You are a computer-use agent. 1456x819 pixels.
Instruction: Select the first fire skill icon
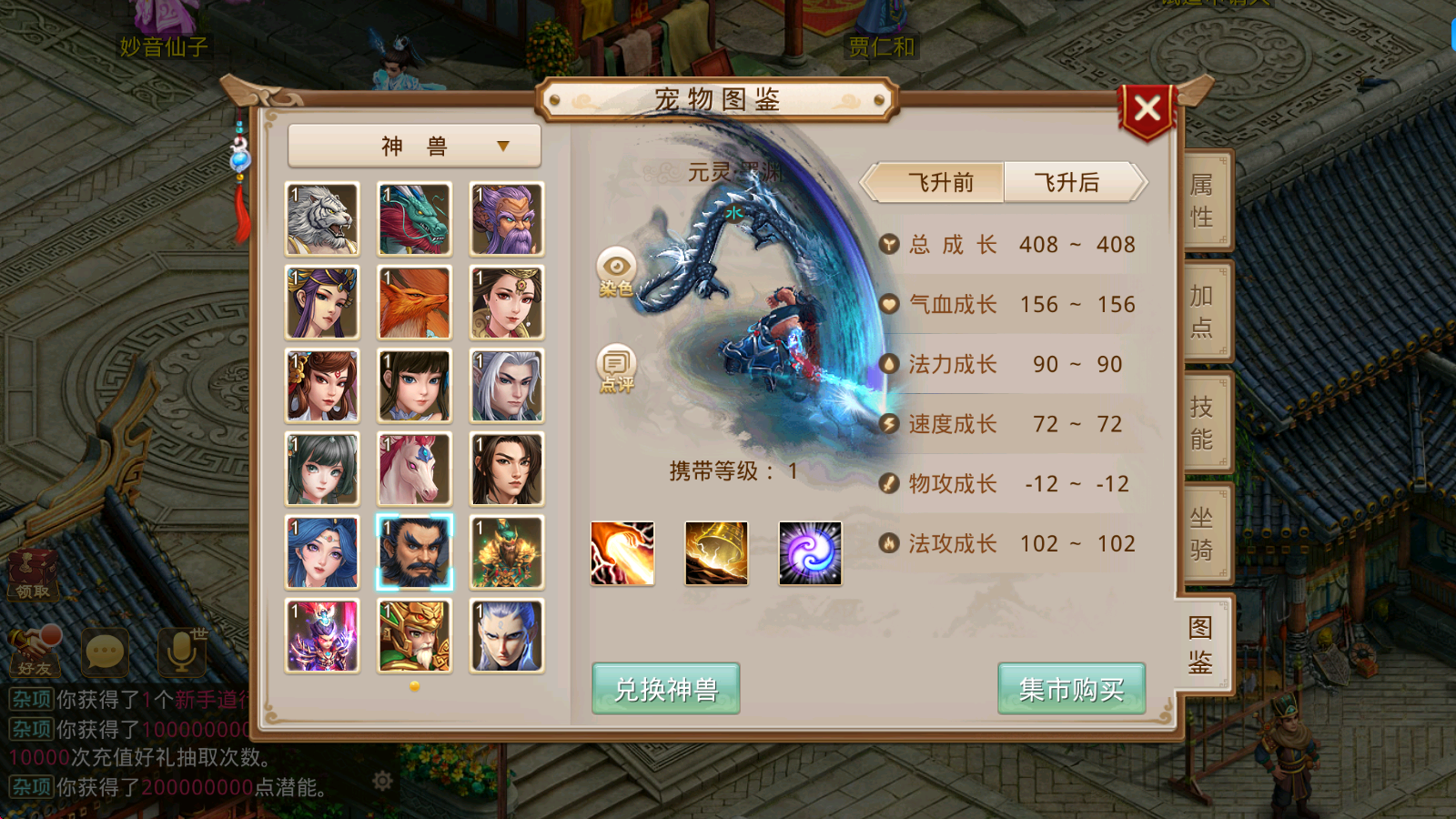(623, 554)
